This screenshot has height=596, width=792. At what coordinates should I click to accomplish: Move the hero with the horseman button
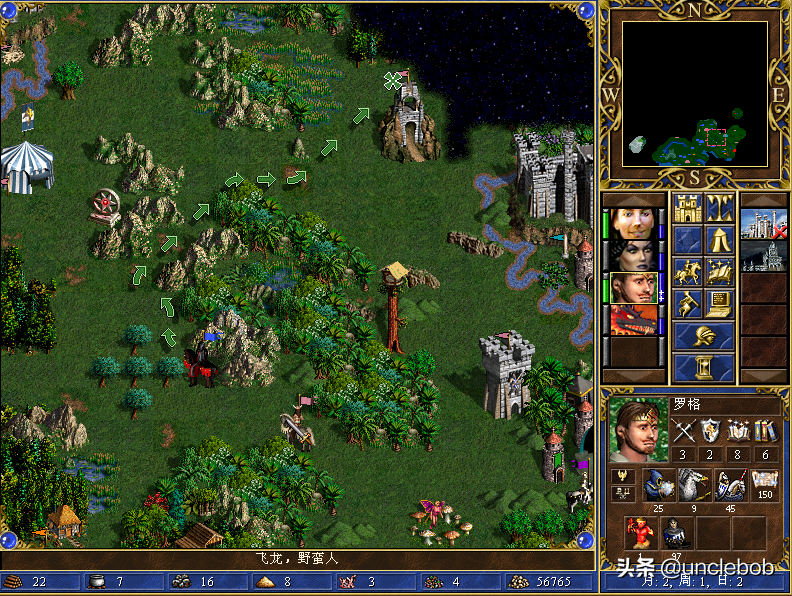[x=688, y=272]
